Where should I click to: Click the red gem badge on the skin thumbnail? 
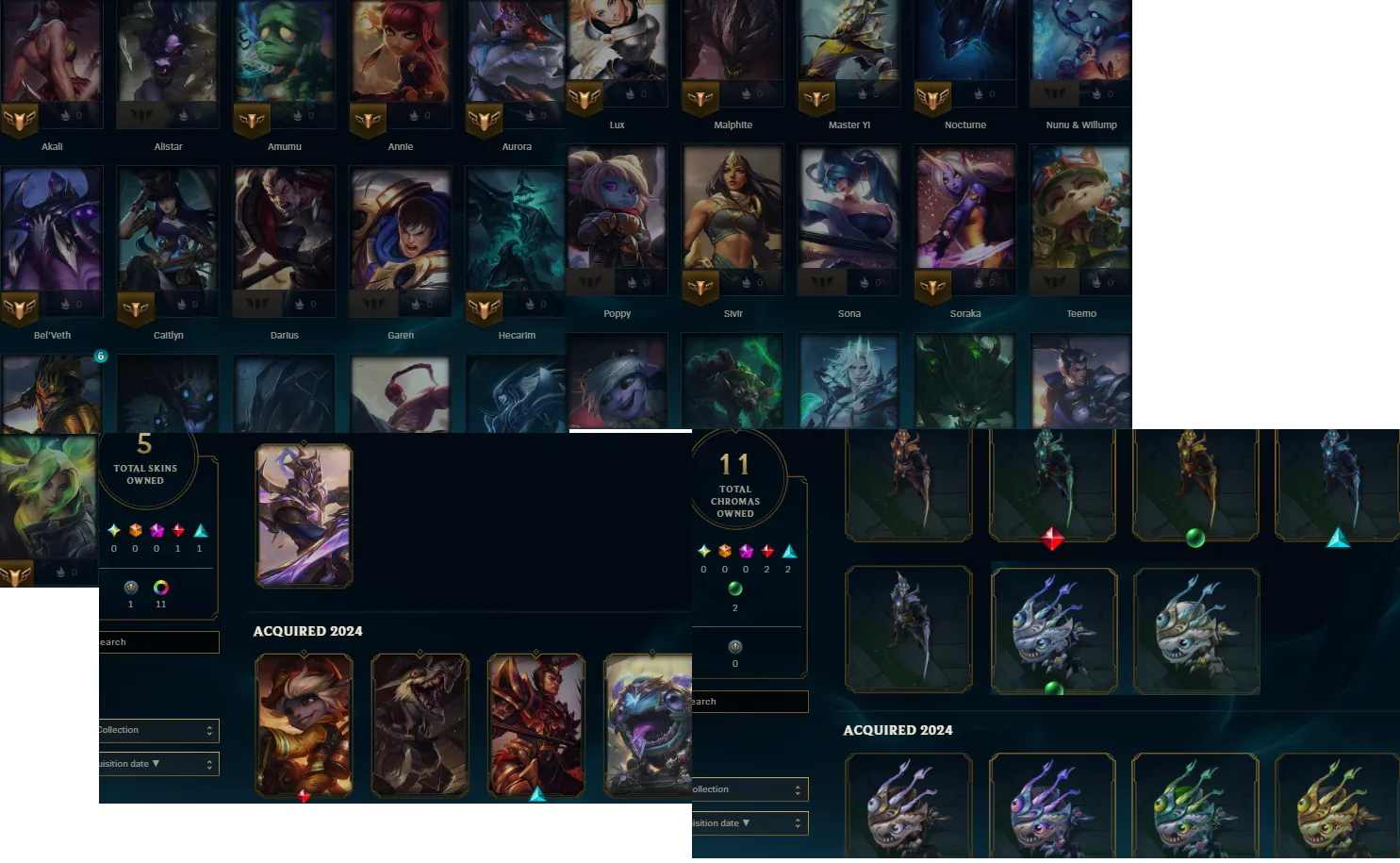(x=304, y=797)
